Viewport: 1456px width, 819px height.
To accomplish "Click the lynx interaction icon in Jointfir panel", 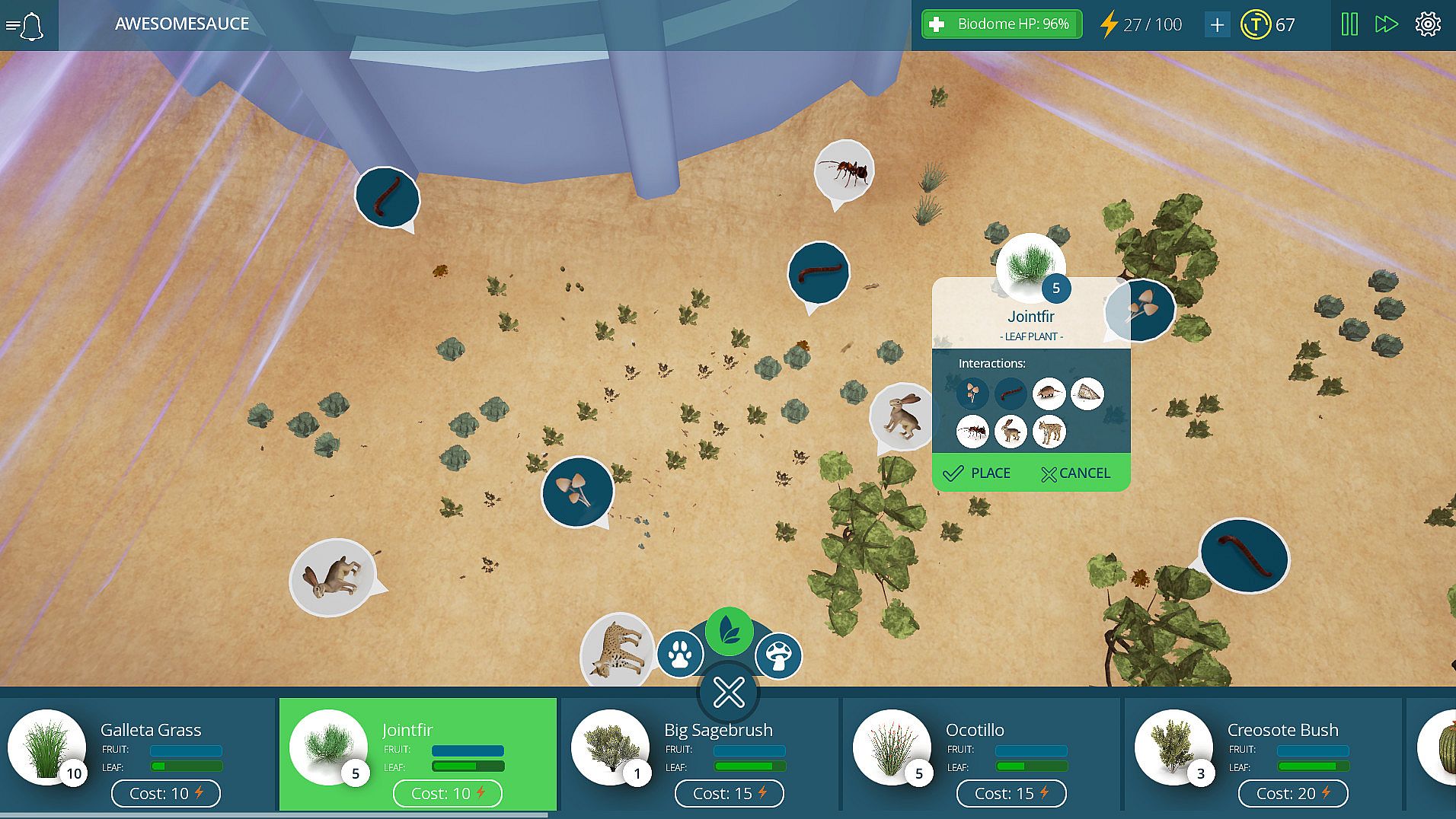I will coord(1049,432).
